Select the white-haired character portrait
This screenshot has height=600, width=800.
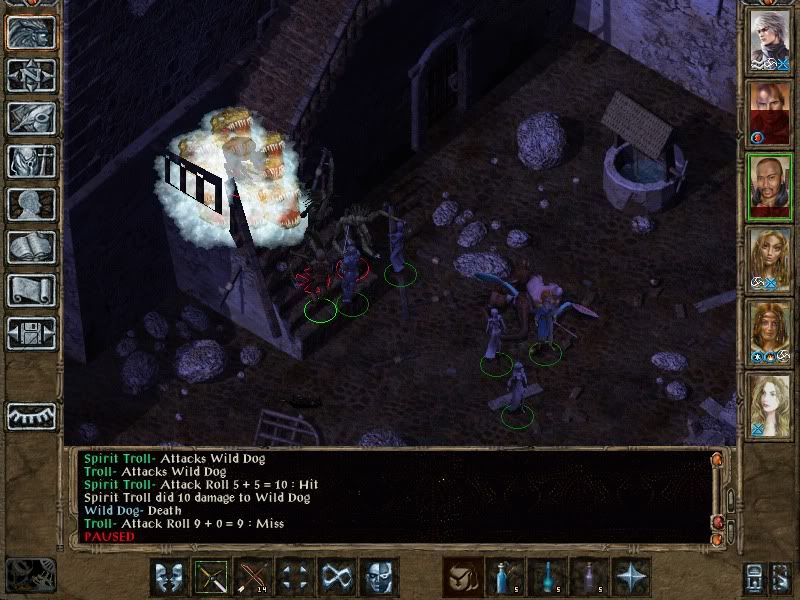coord(770,41)
